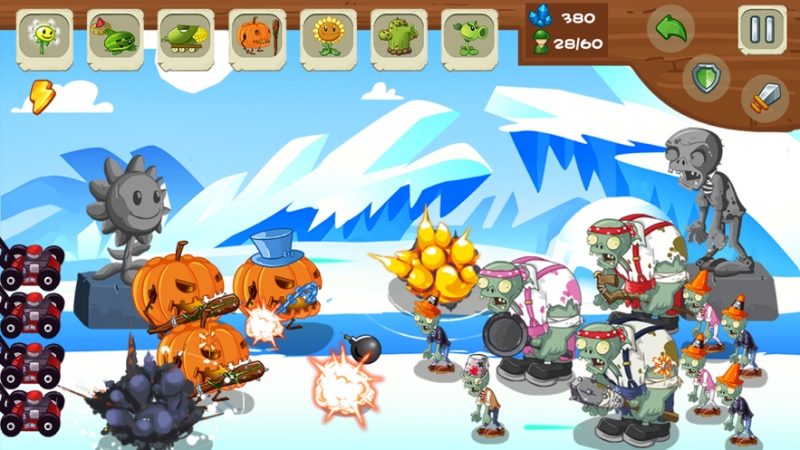
Task: Choose the watermelon plant card
Action: click(115, 38)
